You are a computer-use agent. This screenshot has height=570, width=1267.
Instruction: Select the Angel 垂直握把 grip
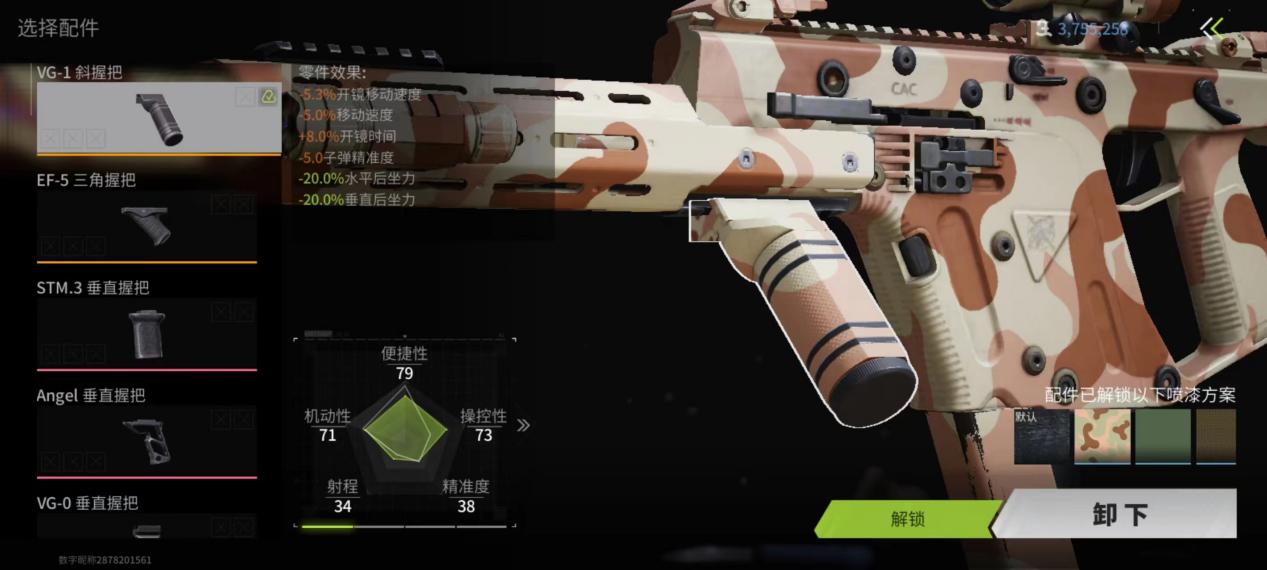tap(147, 440)
